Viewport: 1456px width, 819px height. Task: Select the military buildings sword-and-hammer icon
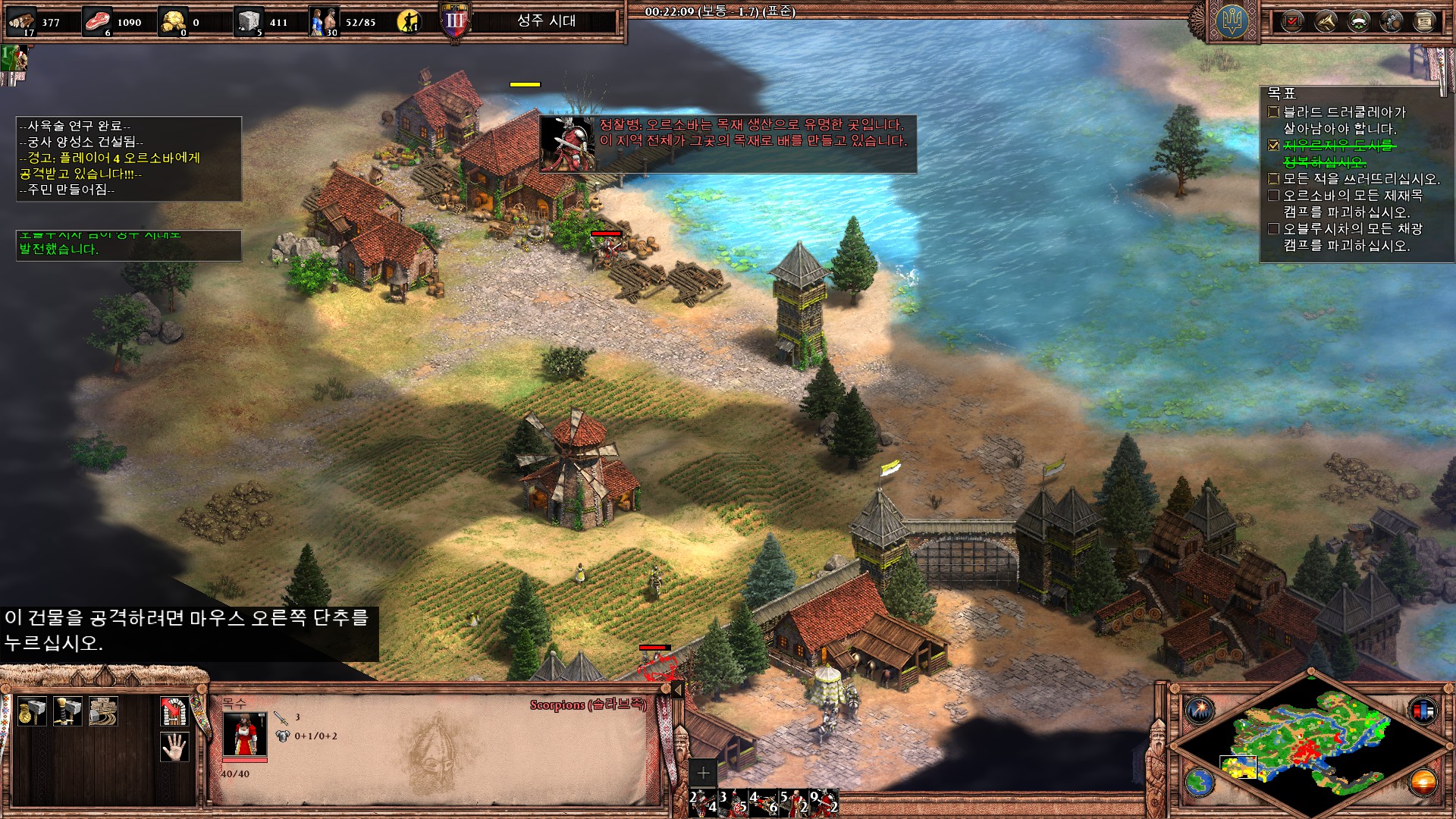[67, 711]
